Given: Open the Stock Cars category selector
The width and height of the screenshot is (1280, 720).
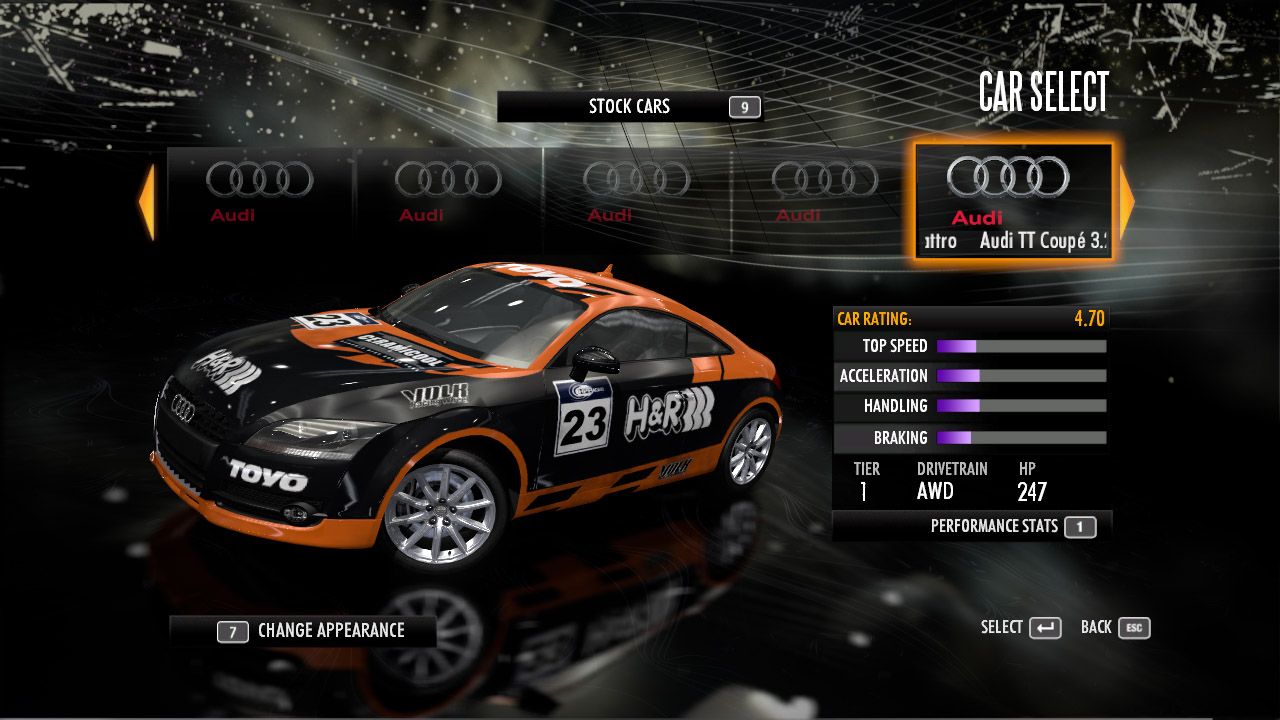Looking at the screenshot, I should [x=630, y=107].
